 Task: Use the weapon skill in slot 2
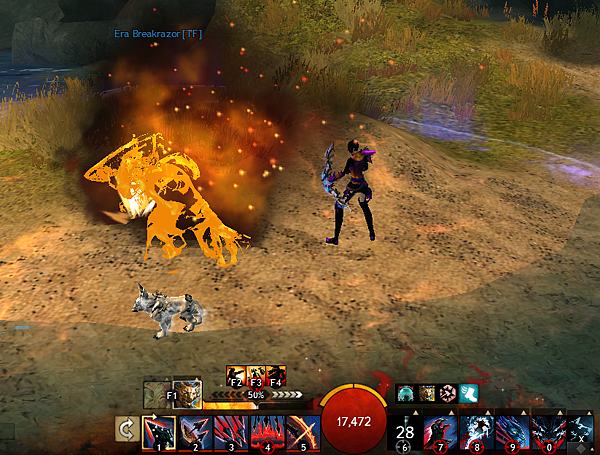(x=196, y=432)
